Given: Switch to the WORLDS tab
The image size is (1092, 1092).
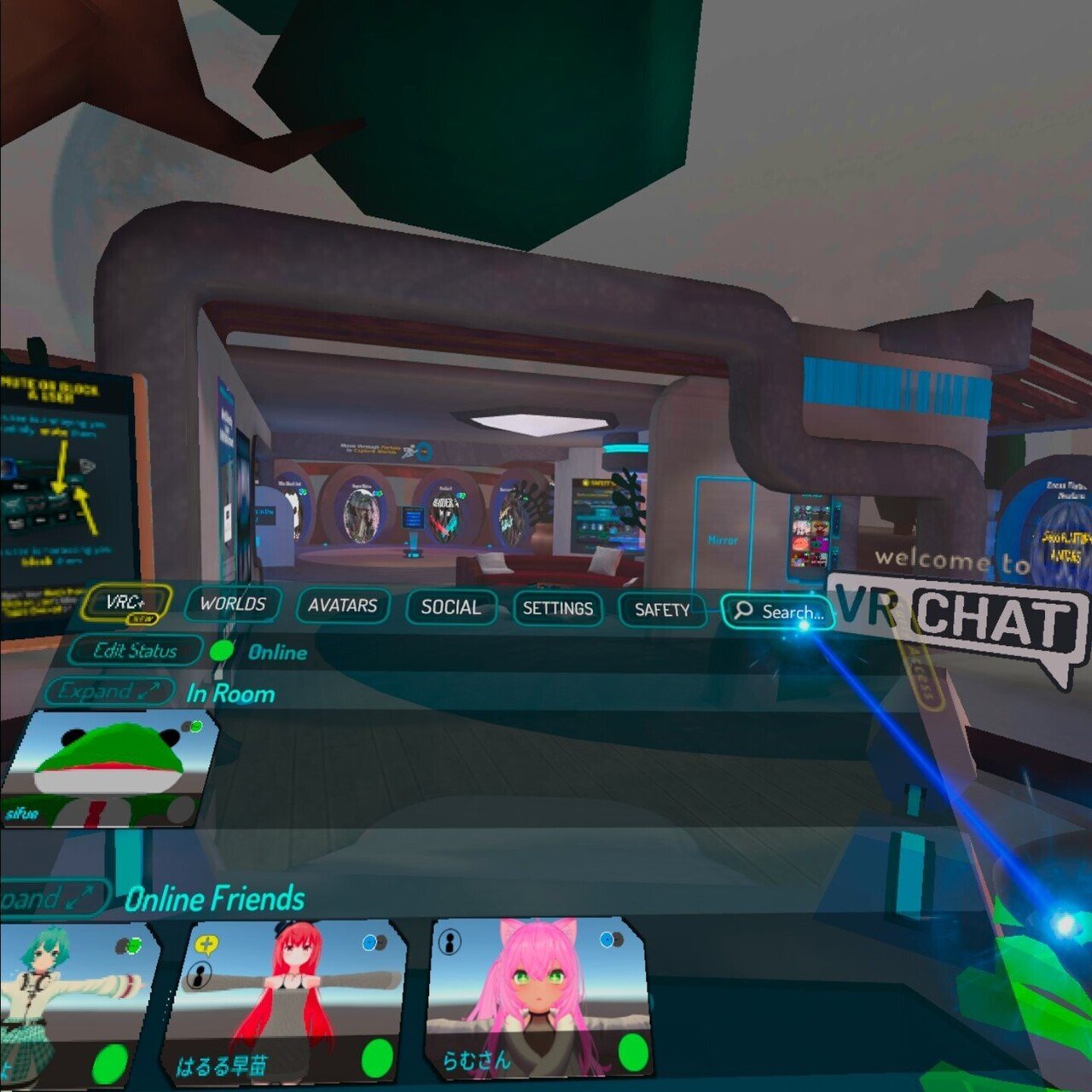Looking at the screenshot, I should (232, 606).
